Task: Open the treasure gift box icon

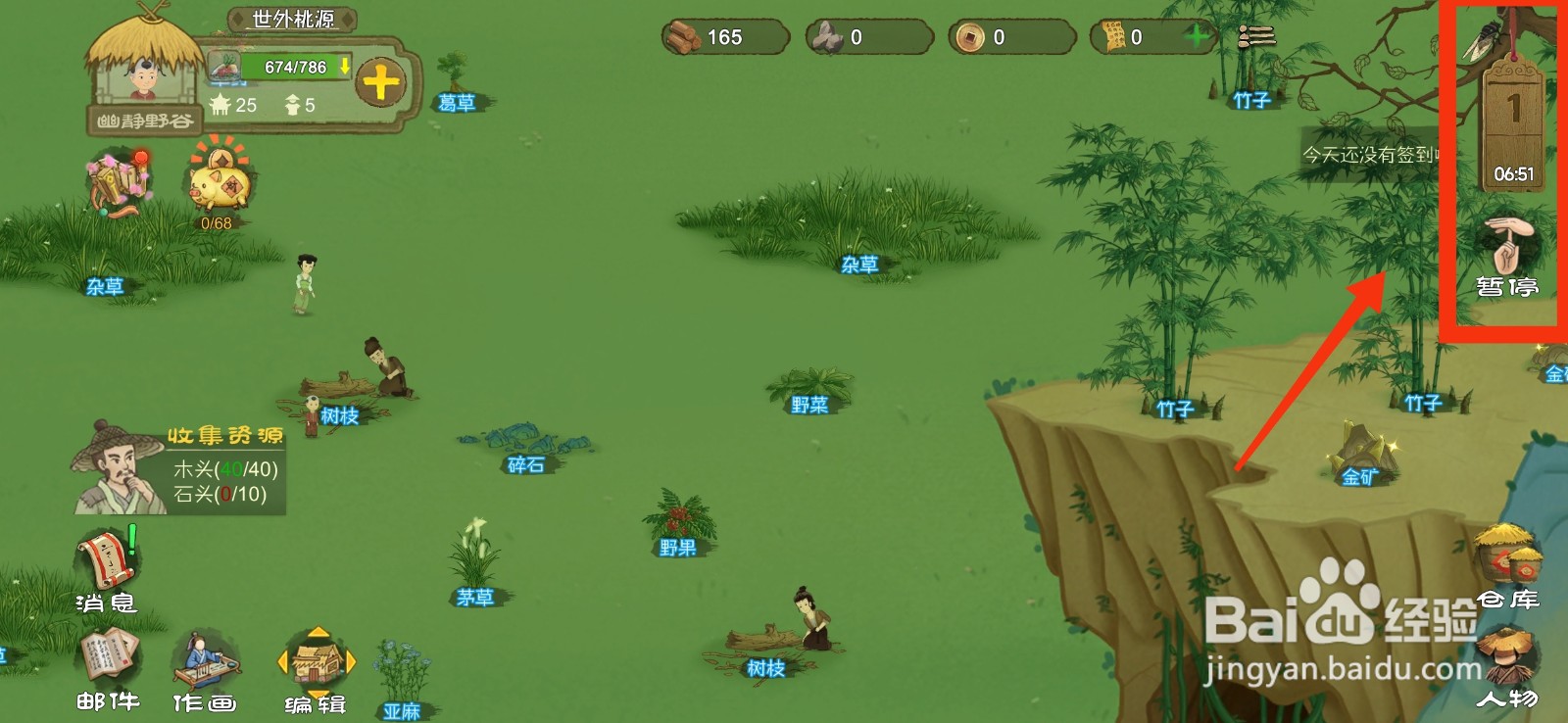Action: click(x=118, y=181)
